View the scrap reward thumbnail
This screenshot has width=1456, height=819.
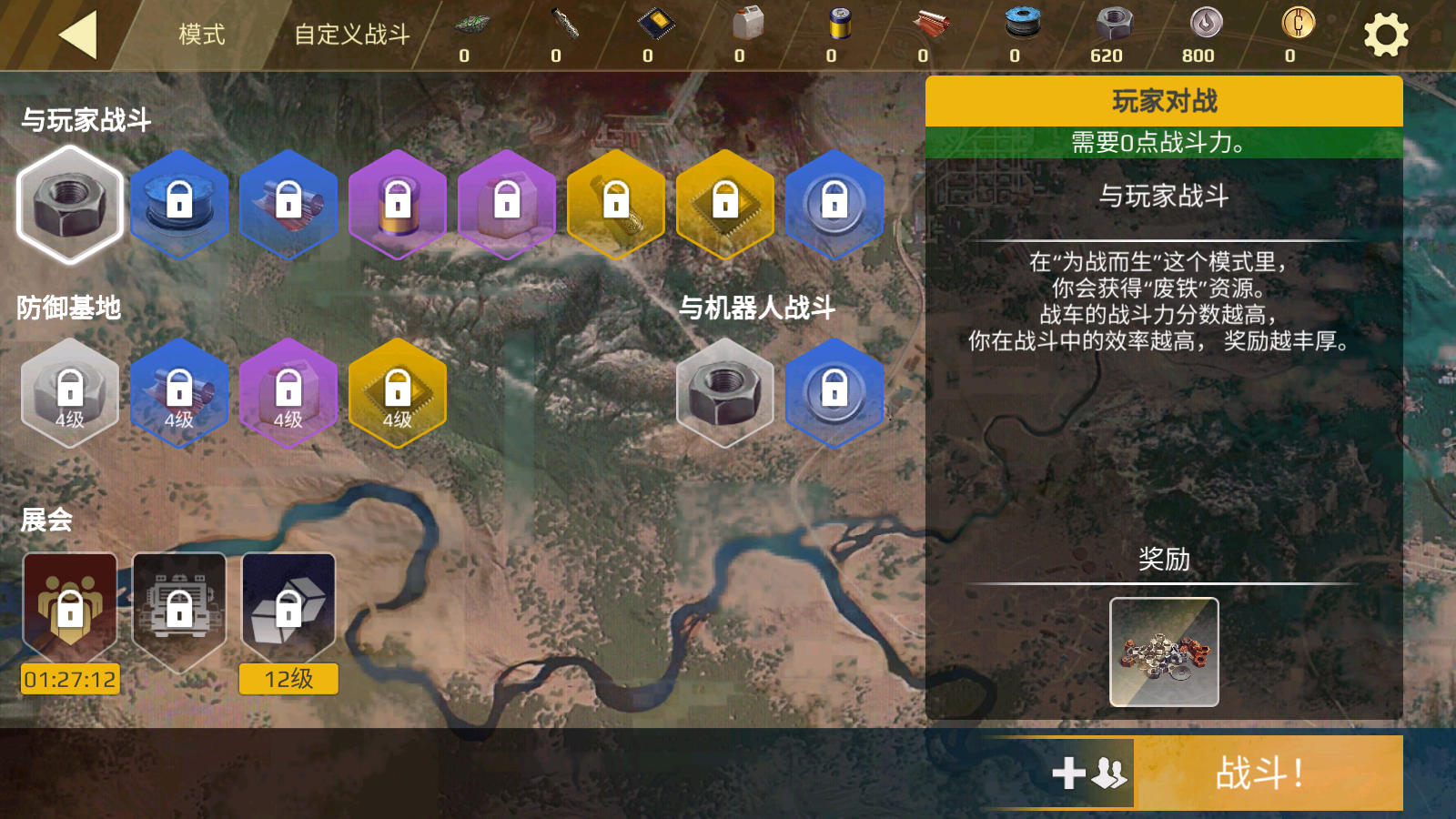pyautogui.click(x=1164, y=652)
